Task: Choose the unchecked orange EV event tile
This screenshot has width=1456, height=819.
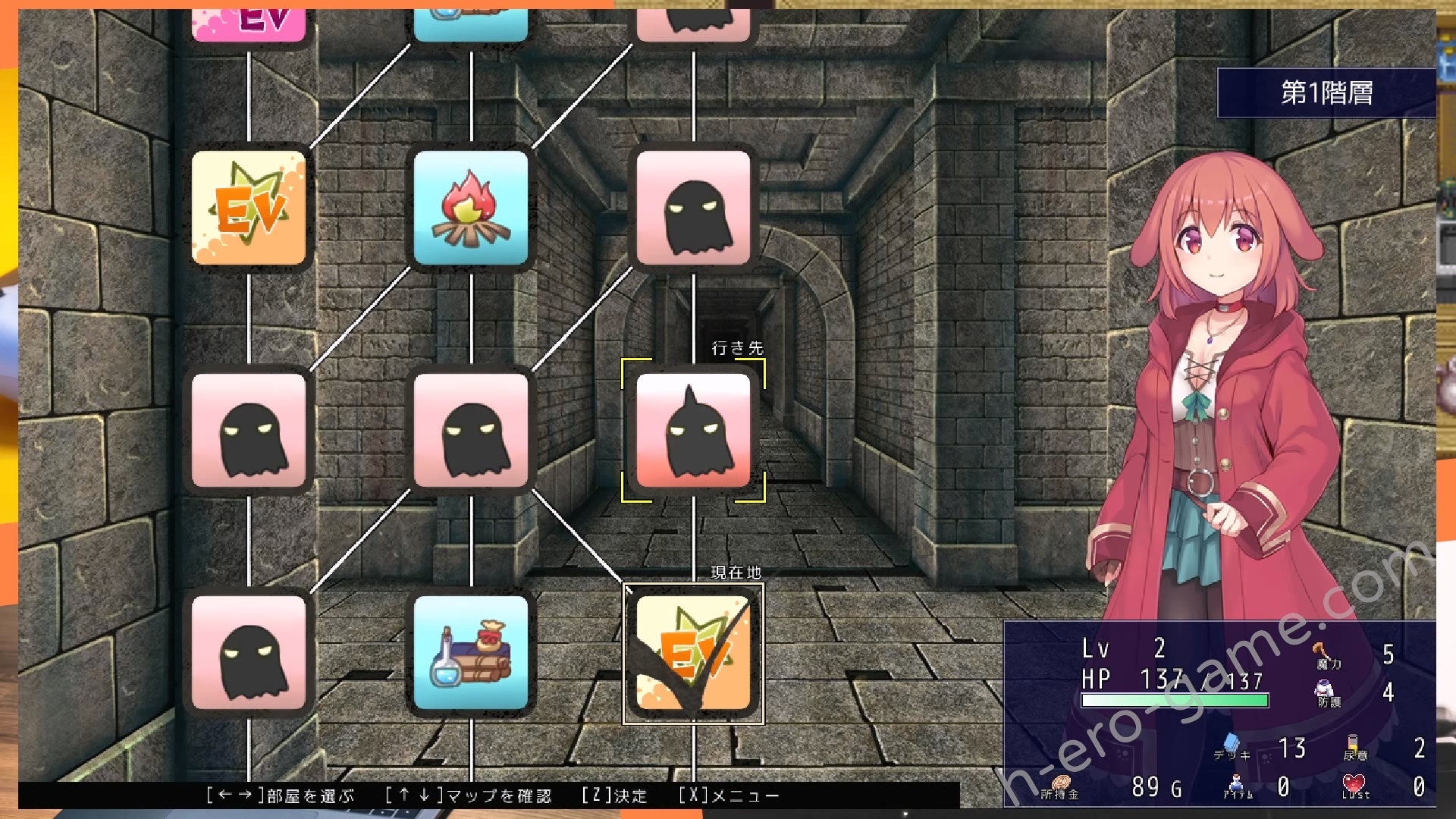Action: [249, 207]
